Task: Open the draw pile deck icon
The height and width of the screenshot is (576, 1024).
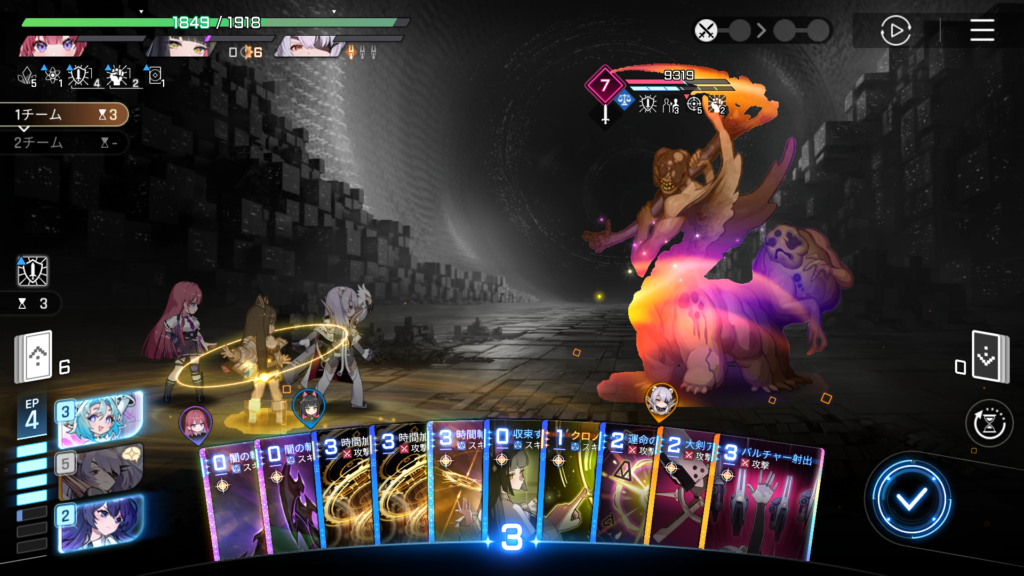Action: 32,359
